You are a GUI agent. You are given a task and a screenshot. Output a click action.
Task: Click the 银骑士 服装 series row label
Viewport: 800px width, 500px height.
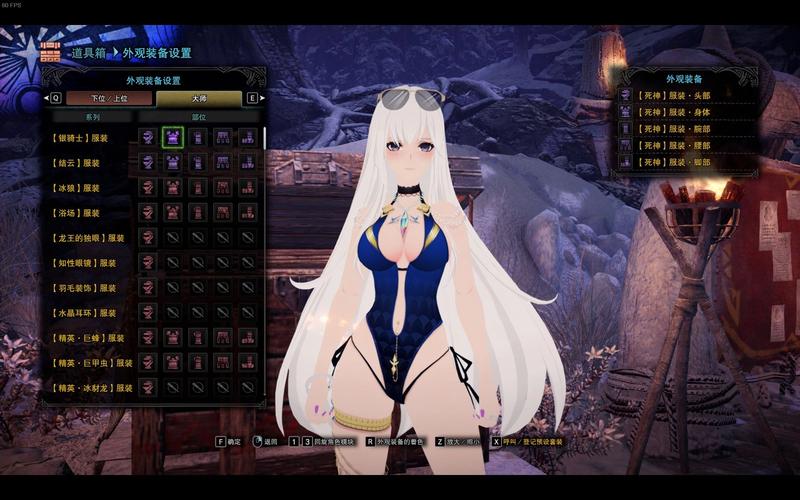coord(80,138)
